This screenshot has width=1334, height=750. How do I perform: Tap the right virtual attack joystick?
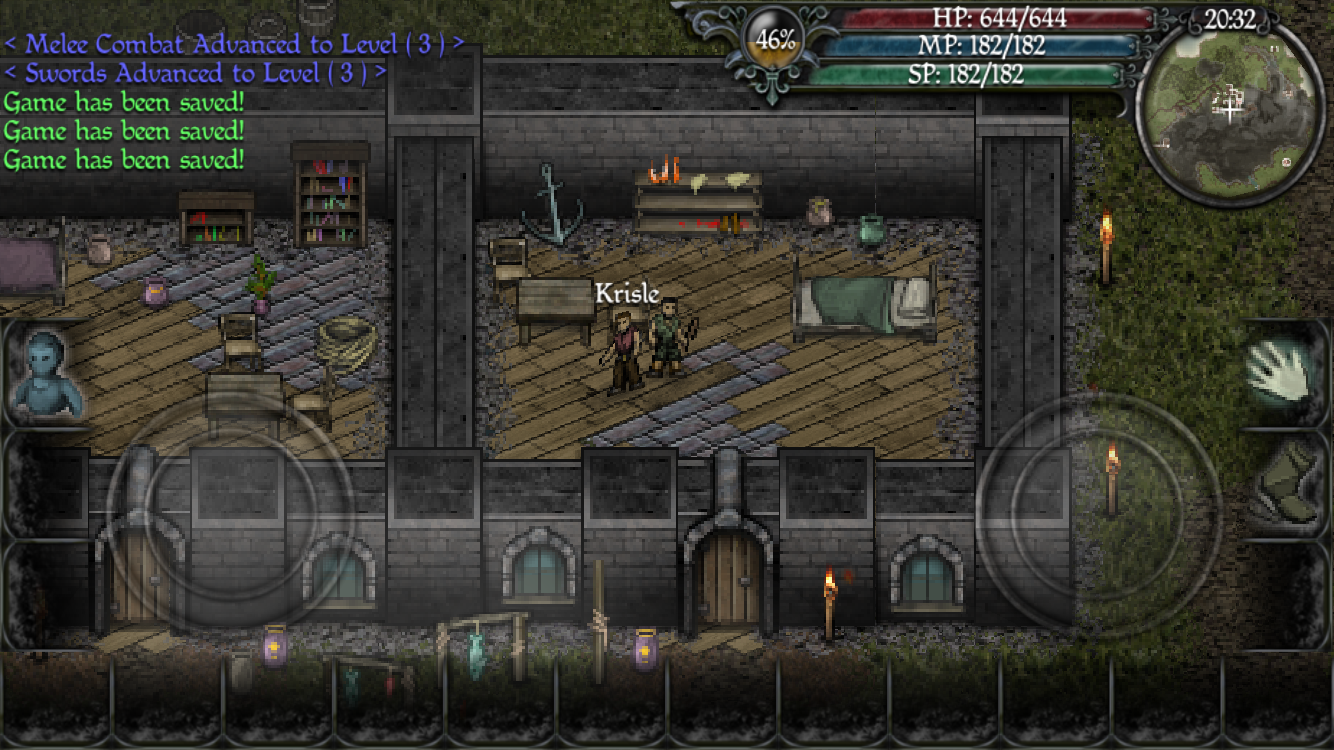(x=1098, y=513)
